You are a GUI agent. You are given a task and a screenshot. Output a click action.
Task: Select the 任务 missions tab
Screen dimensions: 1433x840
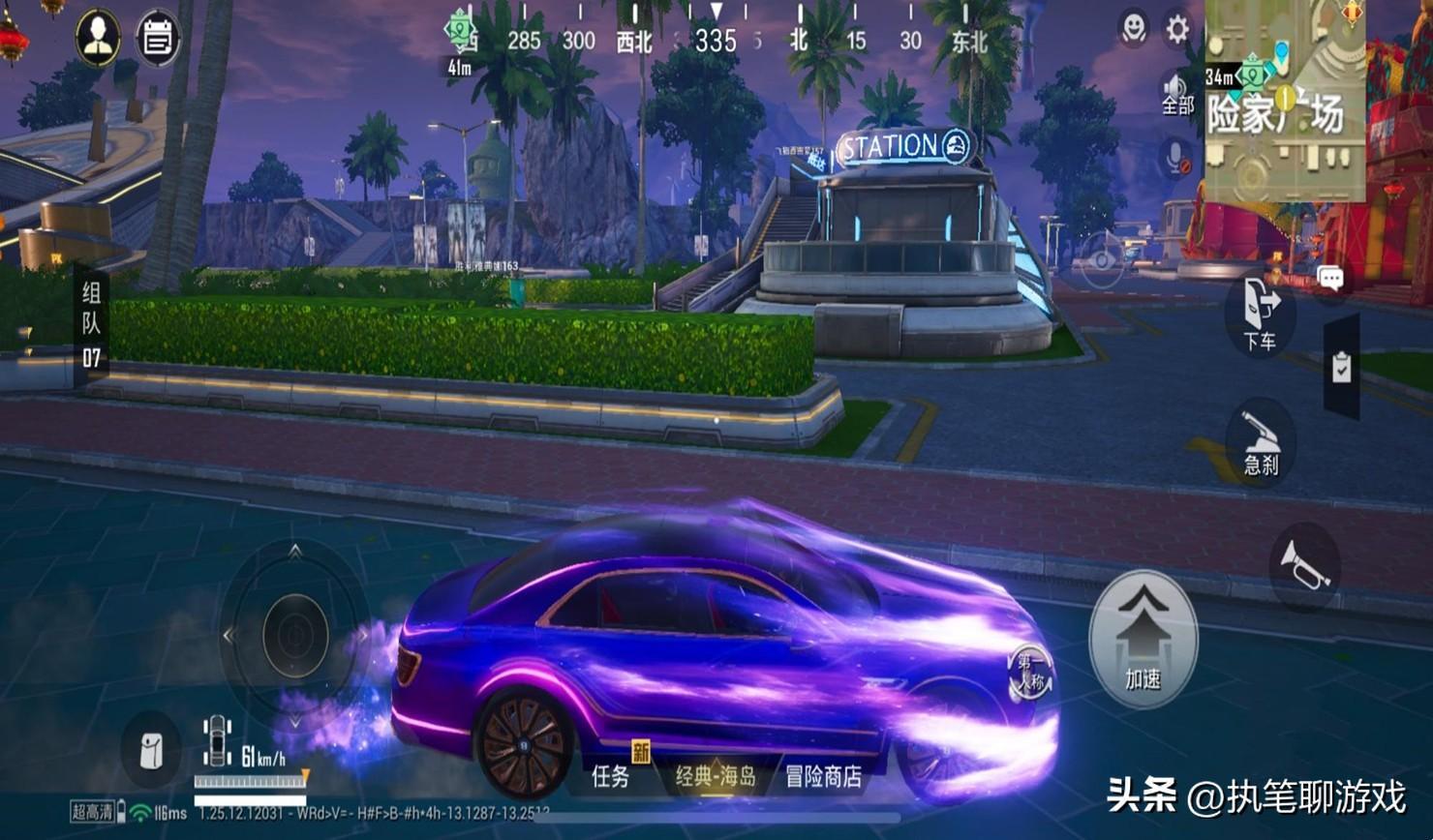[611, 776]
